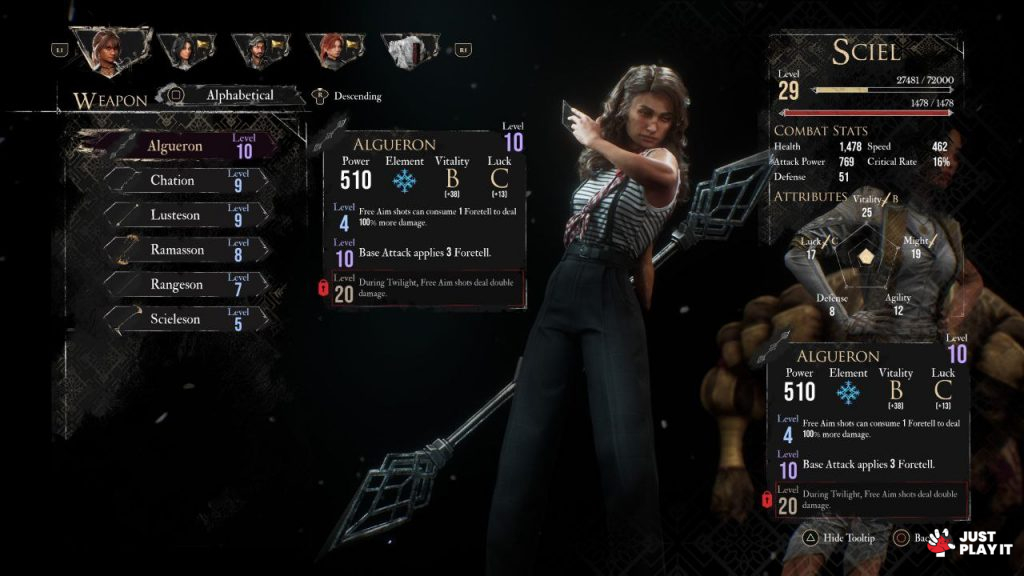Switch to the dark-haired woman's portrait tab
This screenshot has height=576, width=1024.
click(x=186, y=47)
